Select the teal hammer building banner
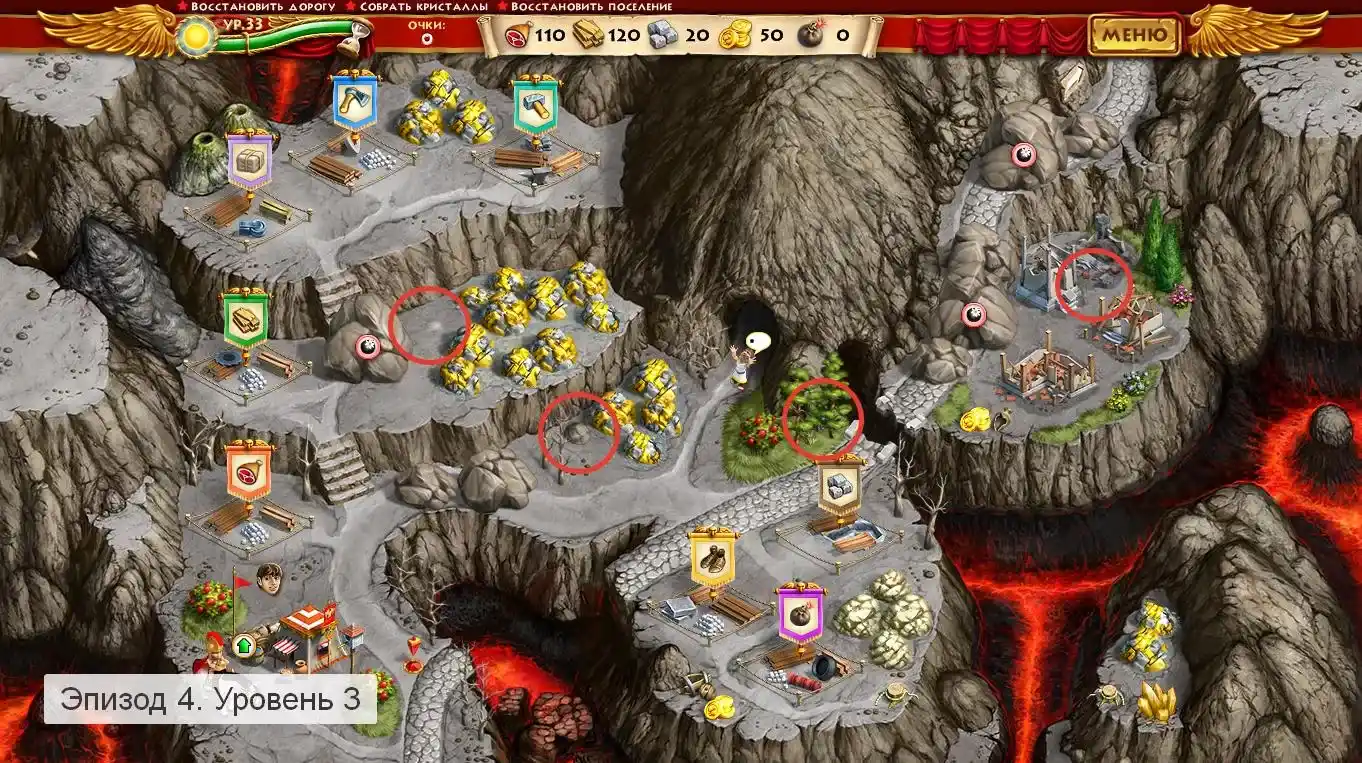Image resolution: width=1362 pixels, height=763 pixels. pyautogui.click(x=534, y=105)
